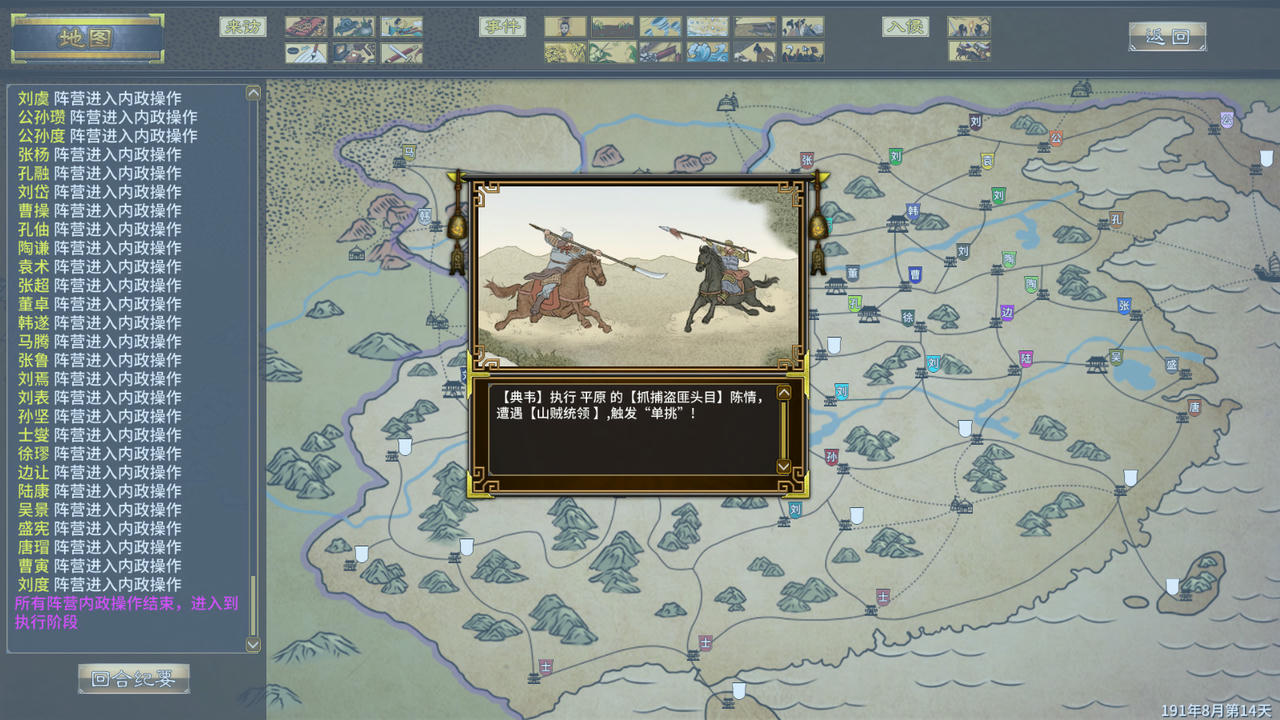The image size is (1280, 720).
Task: Choose the emperor portrait event icon
Action: tap(565, 27)
